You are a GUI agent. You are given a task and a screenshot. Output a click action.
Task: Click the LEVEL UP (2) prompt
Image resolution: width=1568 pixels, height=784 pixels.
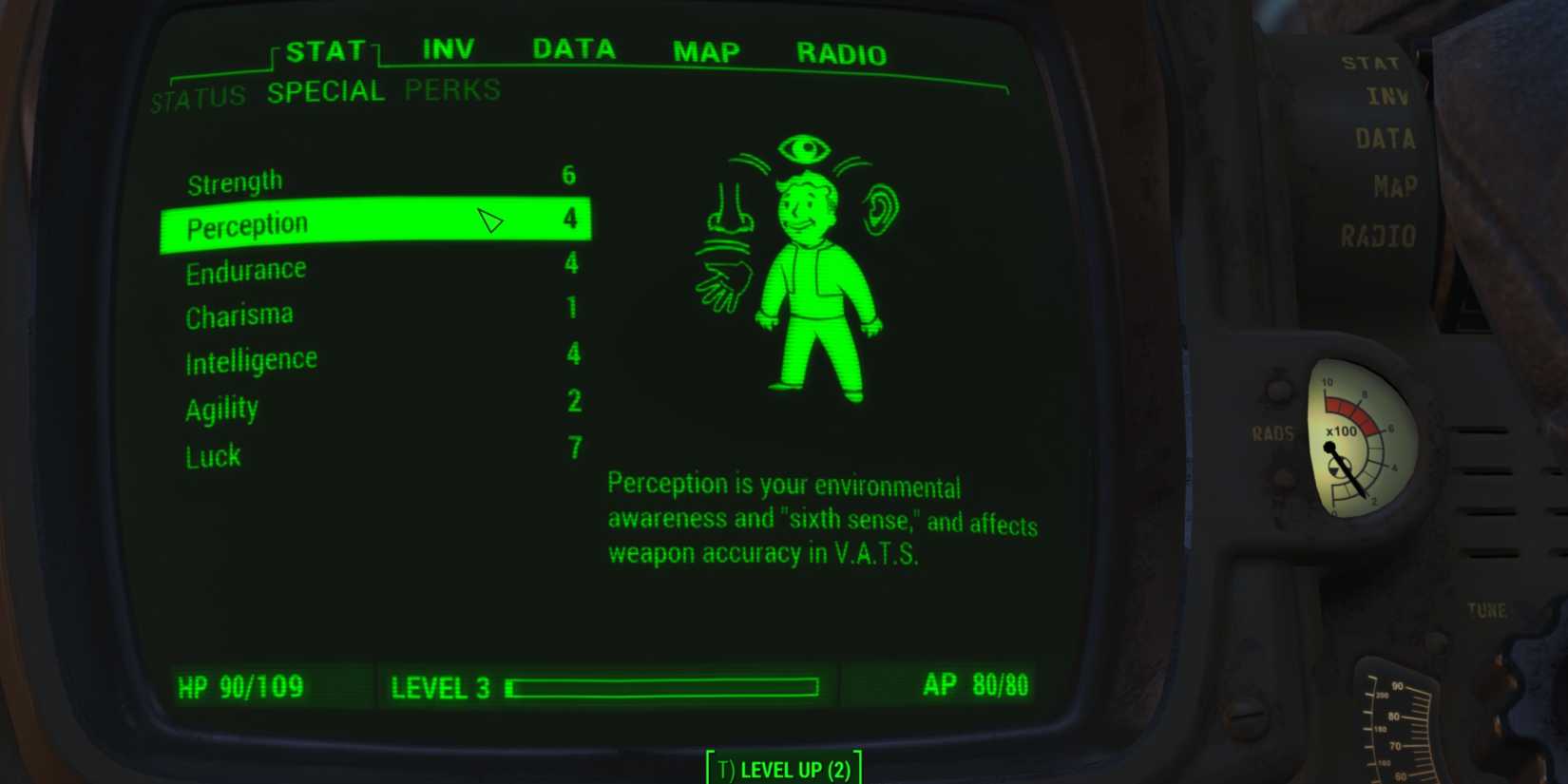pyautogui.click(x=782, y=768)
